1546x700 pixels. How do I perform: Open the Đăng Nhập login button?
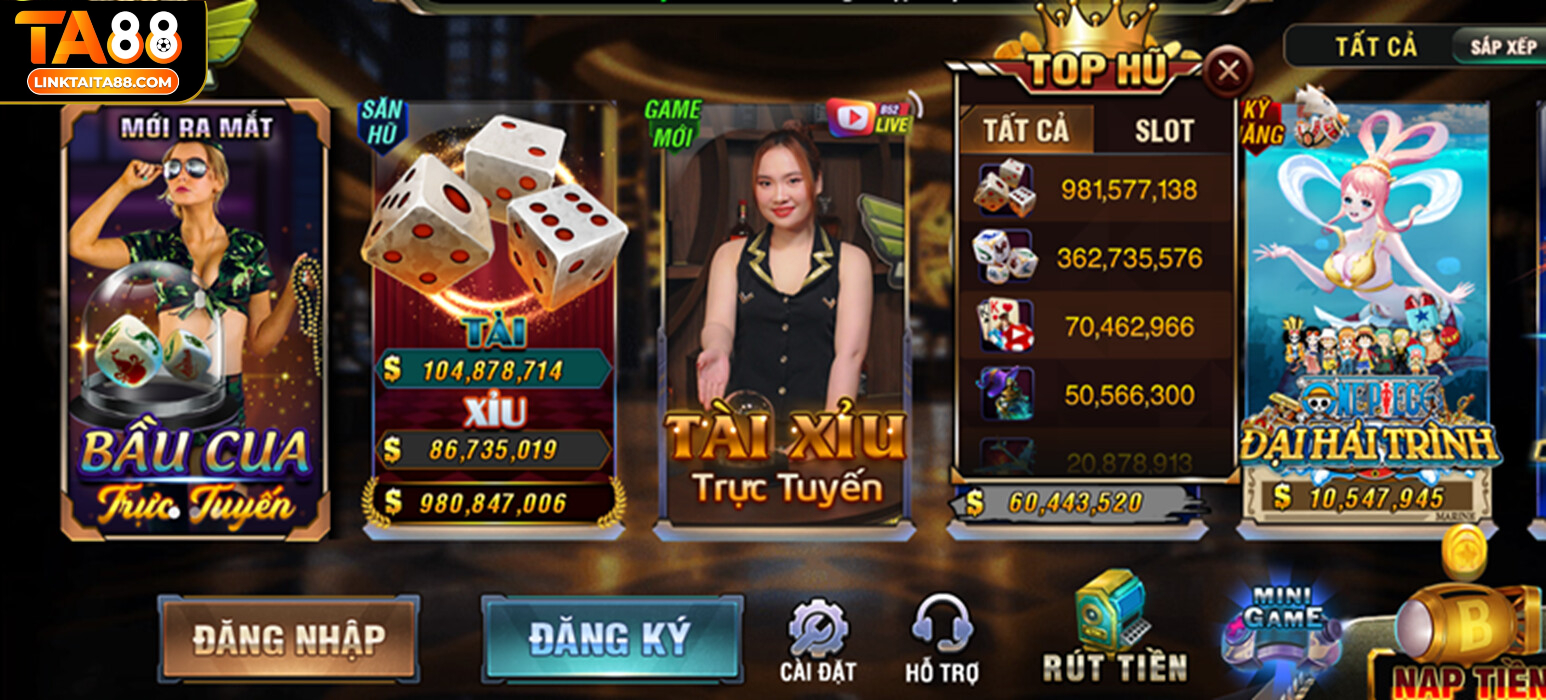pos(288,638)
